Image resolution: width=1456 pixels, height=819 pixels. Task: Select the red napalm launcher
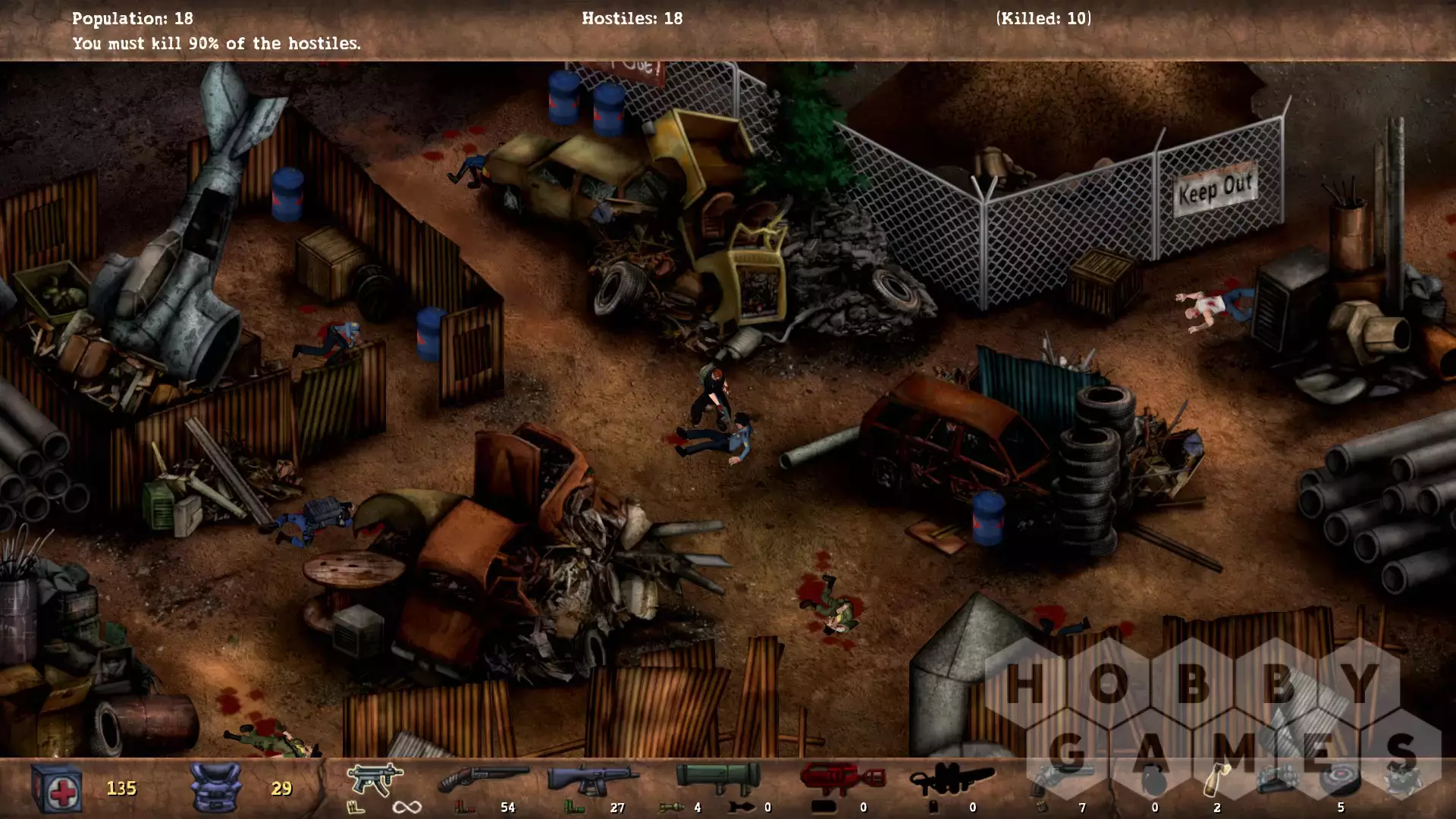pos(842,779)
